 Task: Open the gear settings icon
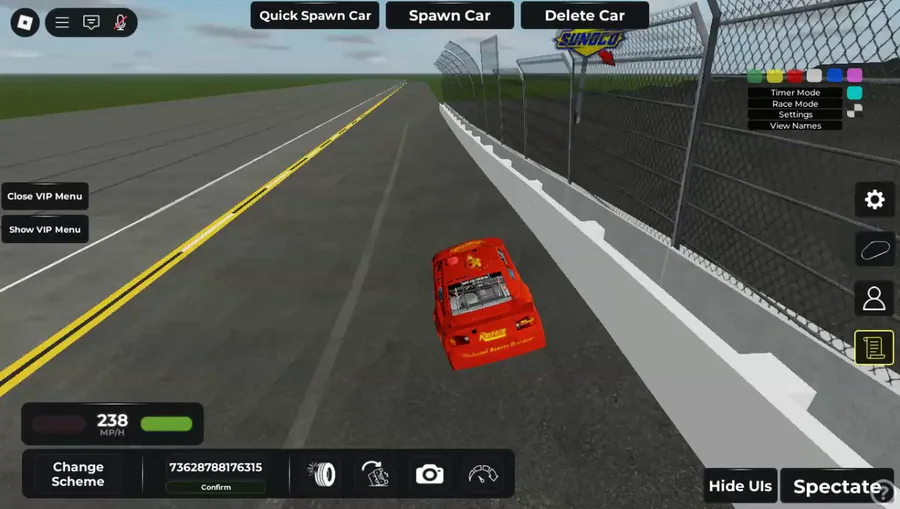point(874,200)
